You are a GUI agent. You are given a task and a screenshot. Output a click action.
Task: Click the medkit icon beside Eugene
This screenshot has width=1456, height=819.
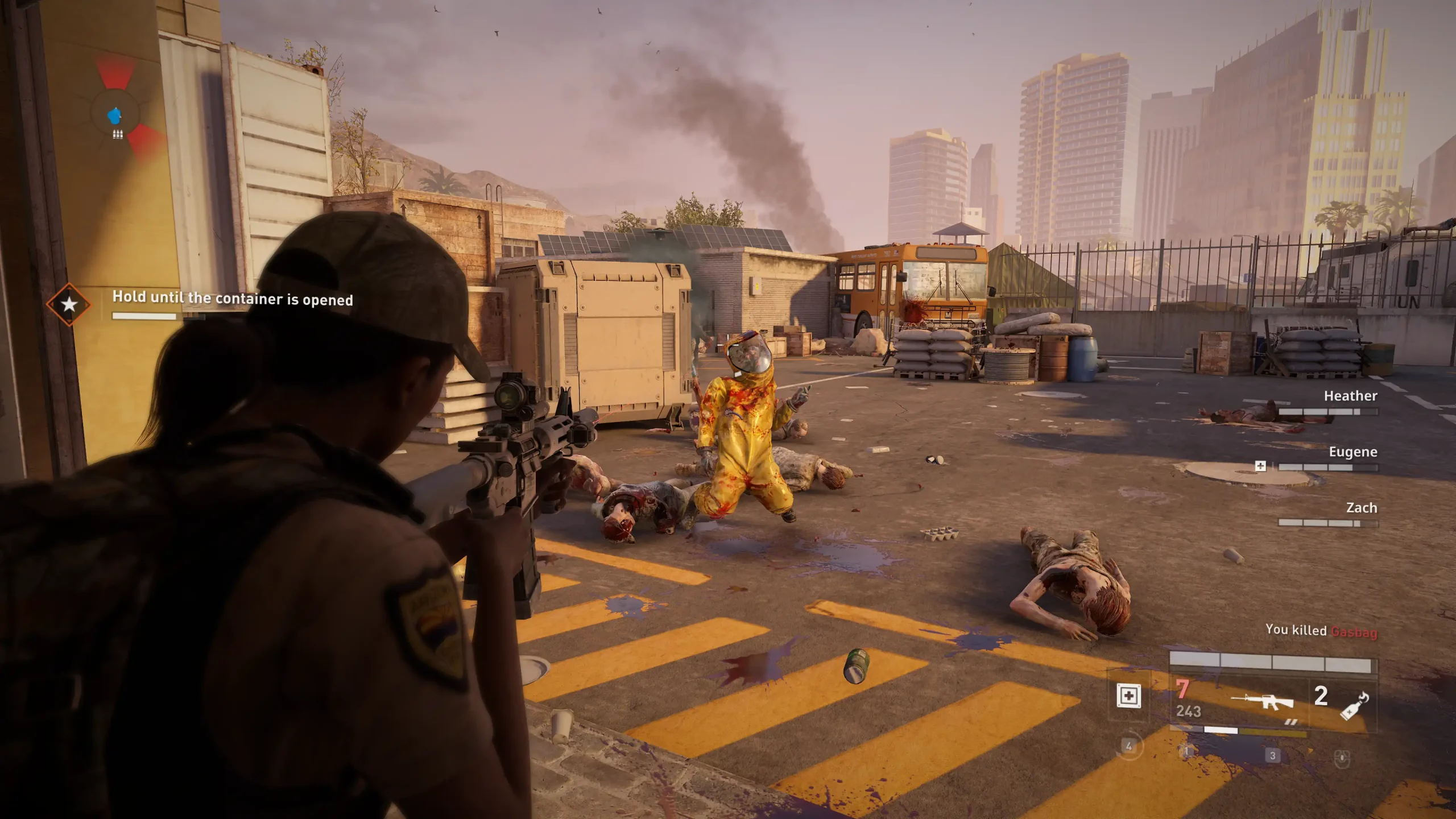click(1260, 466)
